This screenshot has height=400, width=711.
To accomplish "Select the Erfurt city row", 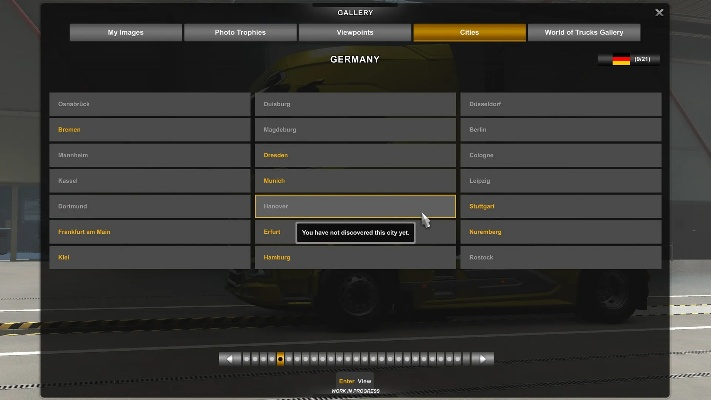I will [275, 232].
